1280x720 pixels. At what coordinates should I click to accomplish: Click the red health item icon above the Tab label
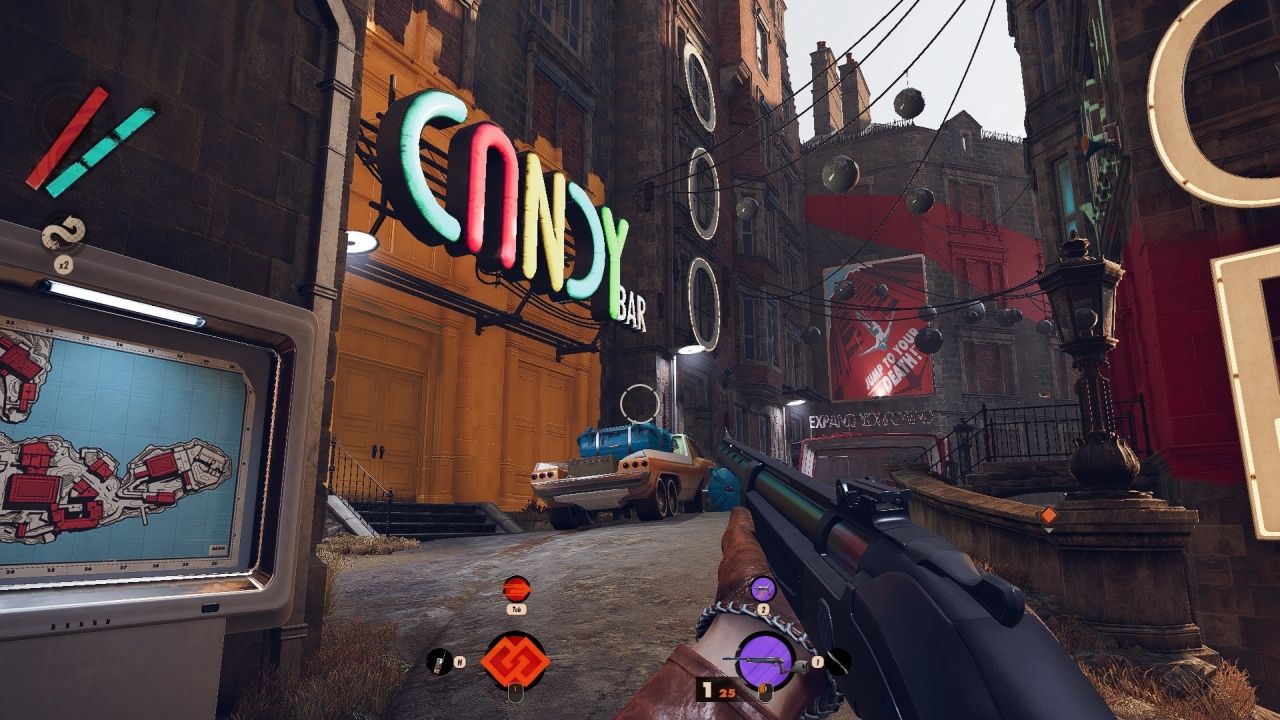point(515,587)
